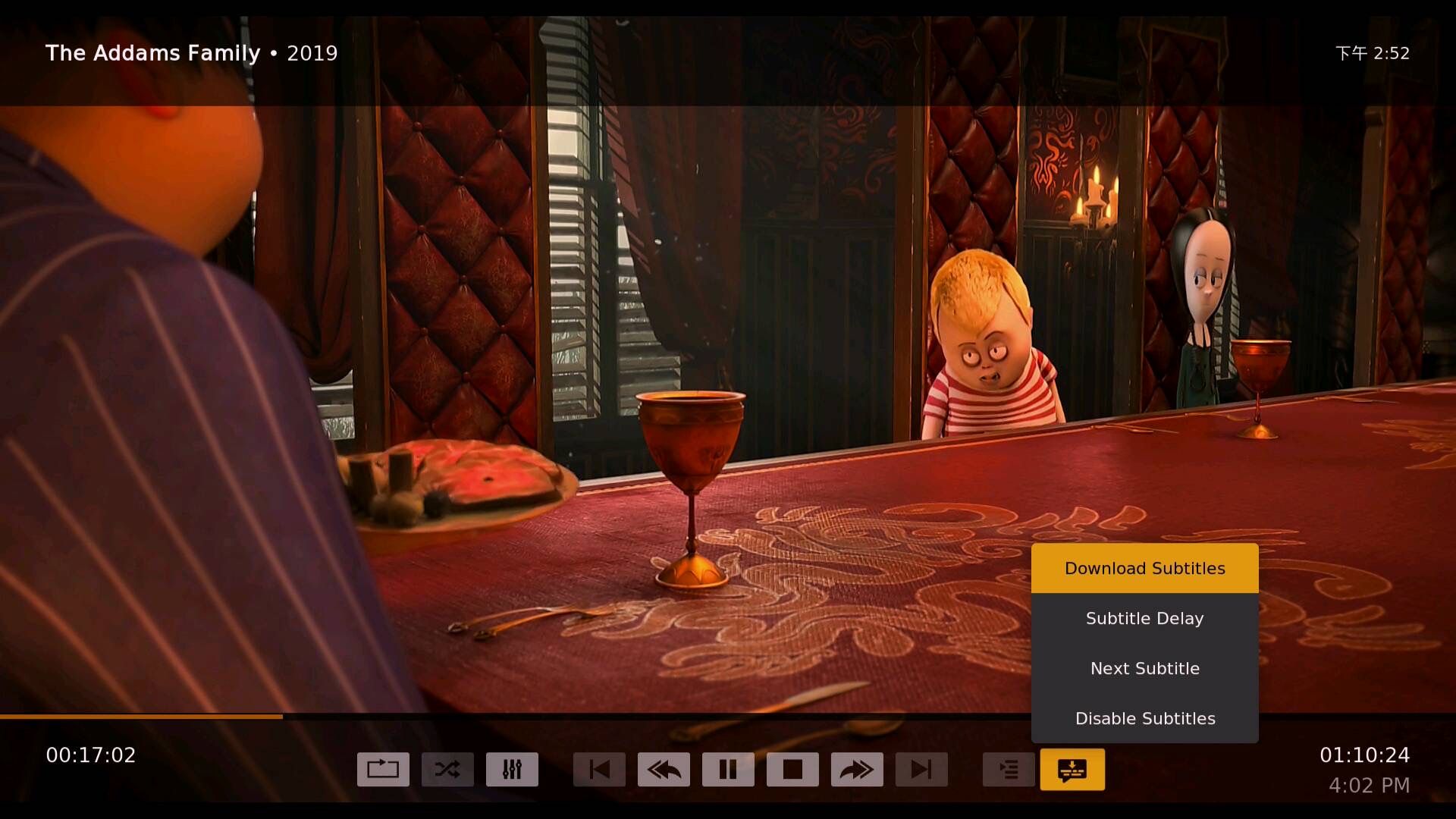Open the Subtitle Delay option
The height and width of the screenshot is (819, 1456).
[x=1144, y=618]
